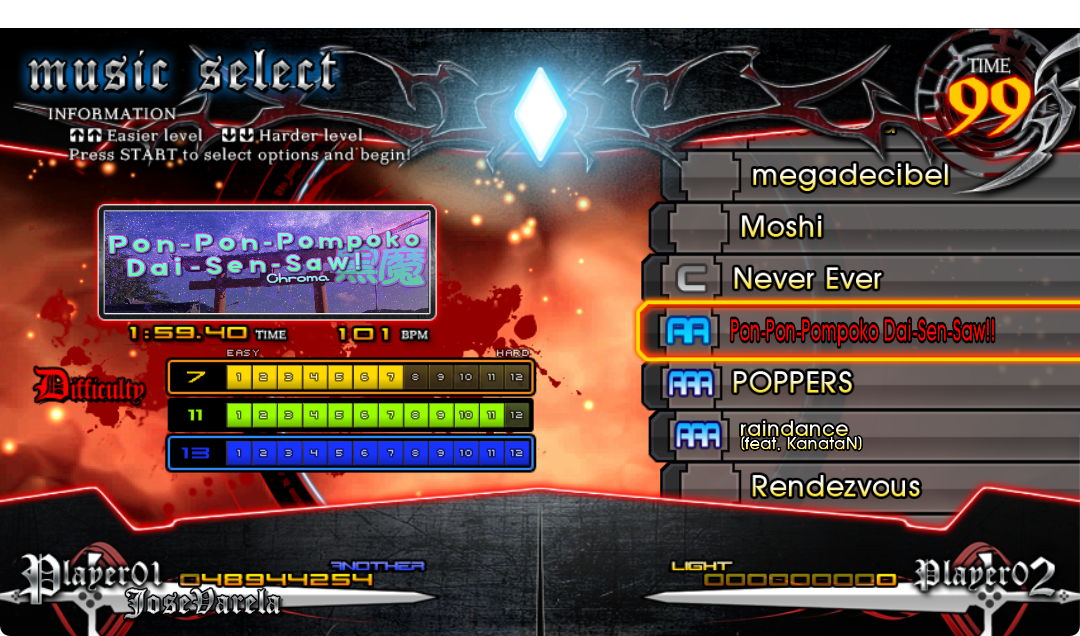This screenshot has height=636, width=1080.
Task: Select the megadecibel song entry
Action: (850, 176)
